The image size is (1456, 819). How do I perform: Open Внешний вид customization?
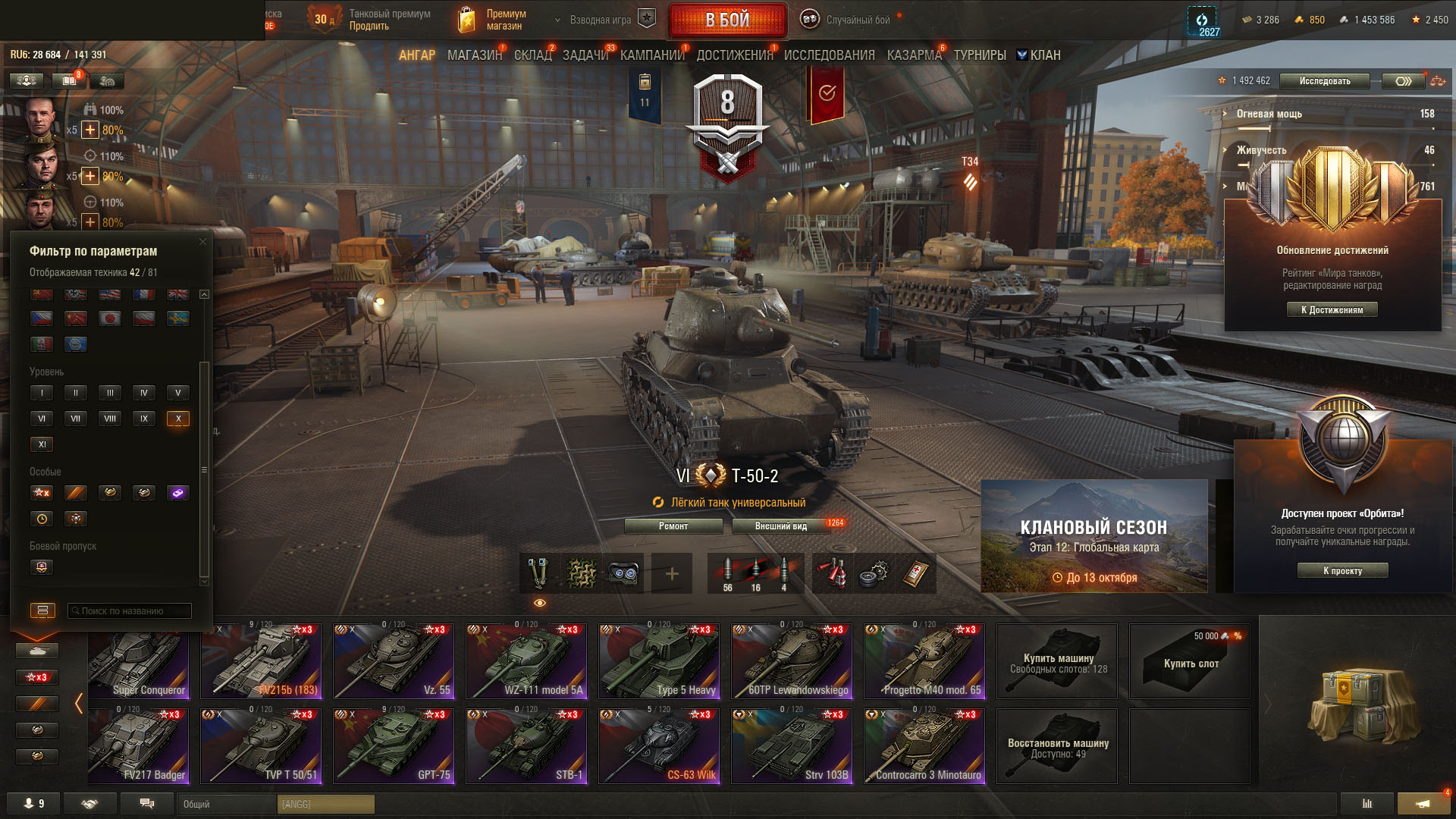780,526
